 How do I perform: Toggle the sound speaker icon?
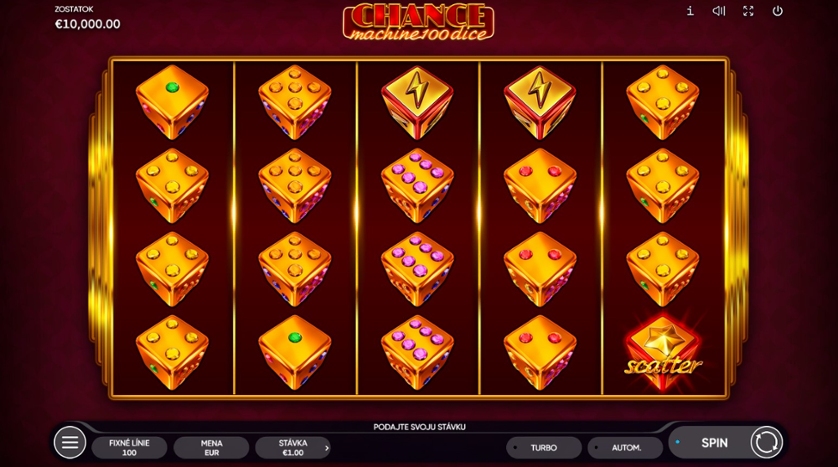pos(718,11)
